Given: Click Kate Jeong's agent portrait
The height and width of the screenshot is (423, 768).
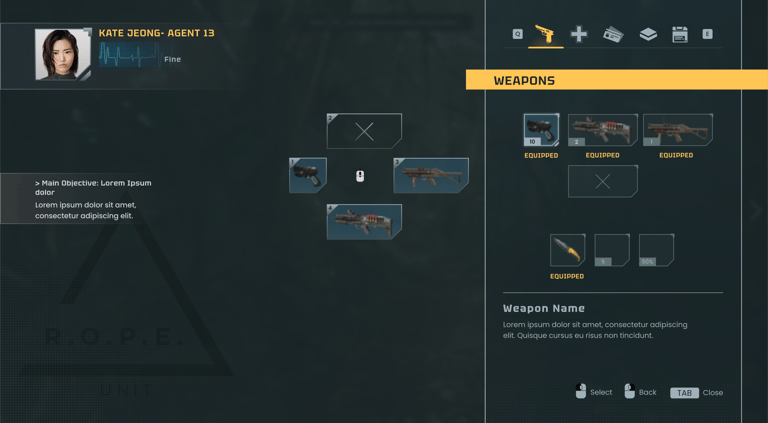Looking at the screenshot, I should click(x=62, y=54).
